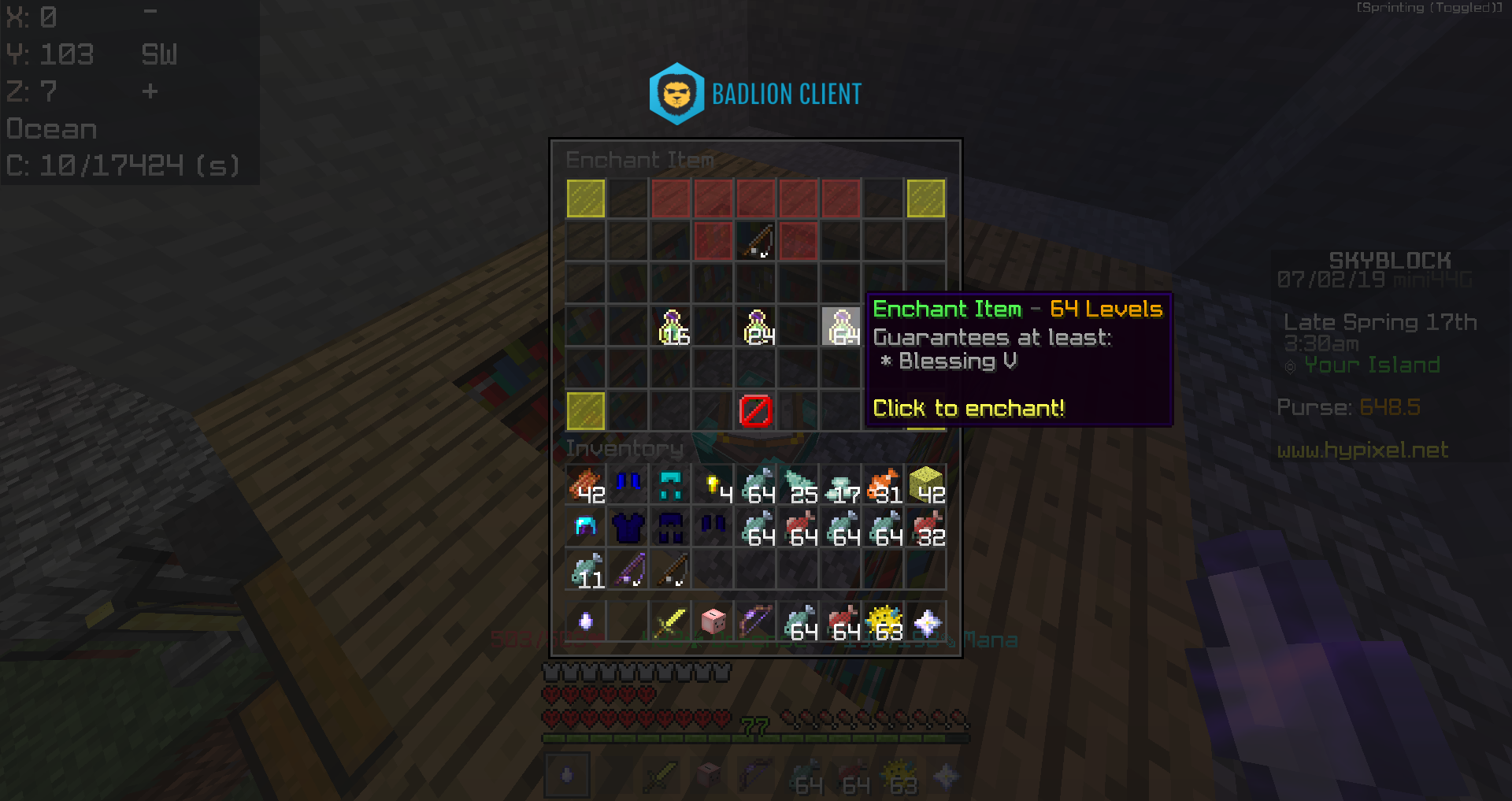1512x801 pixels.
Task: Select the purple bow in the inventory
Action: [x=754, y=621]
